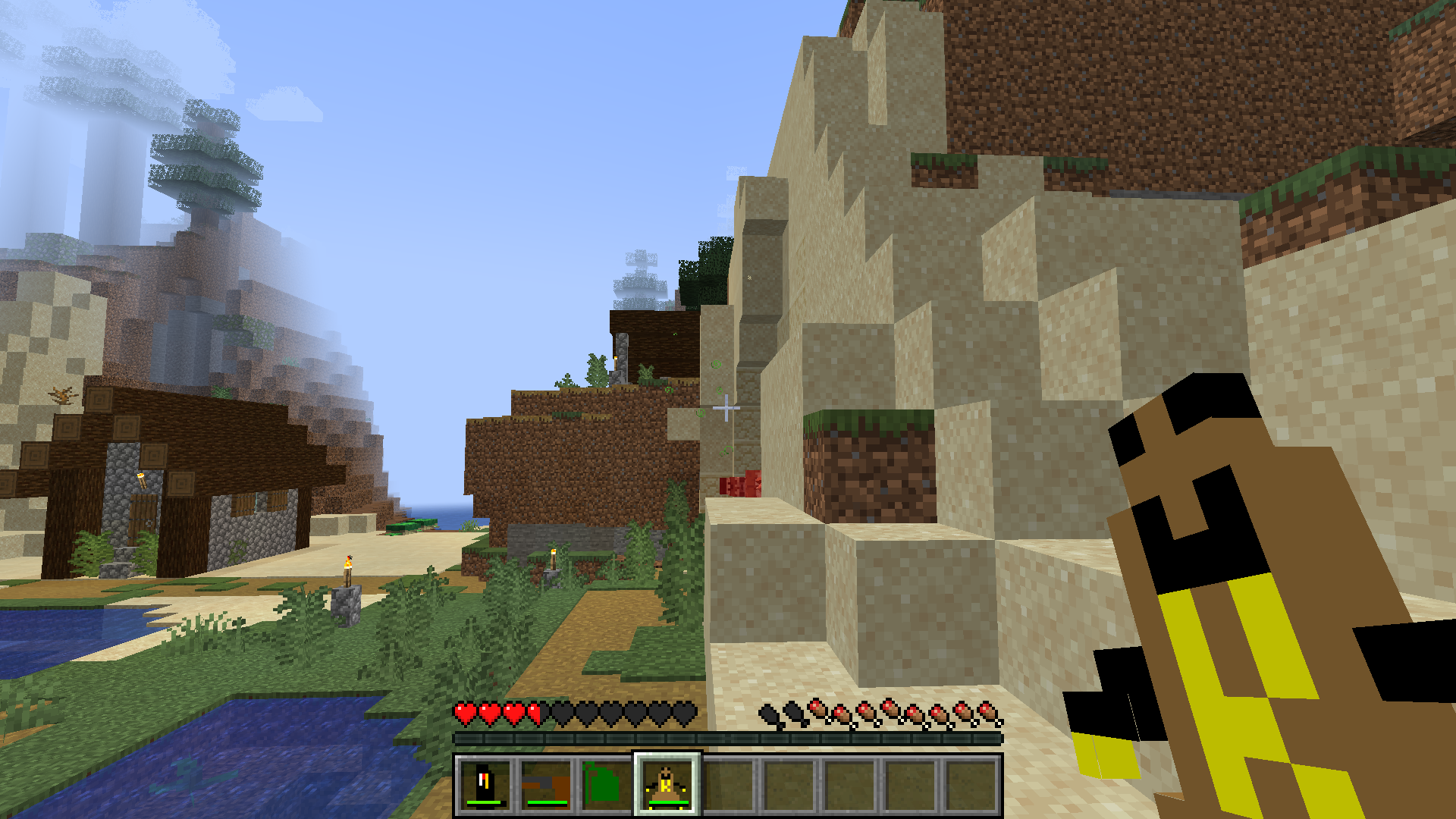
Task: Click the torch mounted on the house wall
Action: (142, 481)
